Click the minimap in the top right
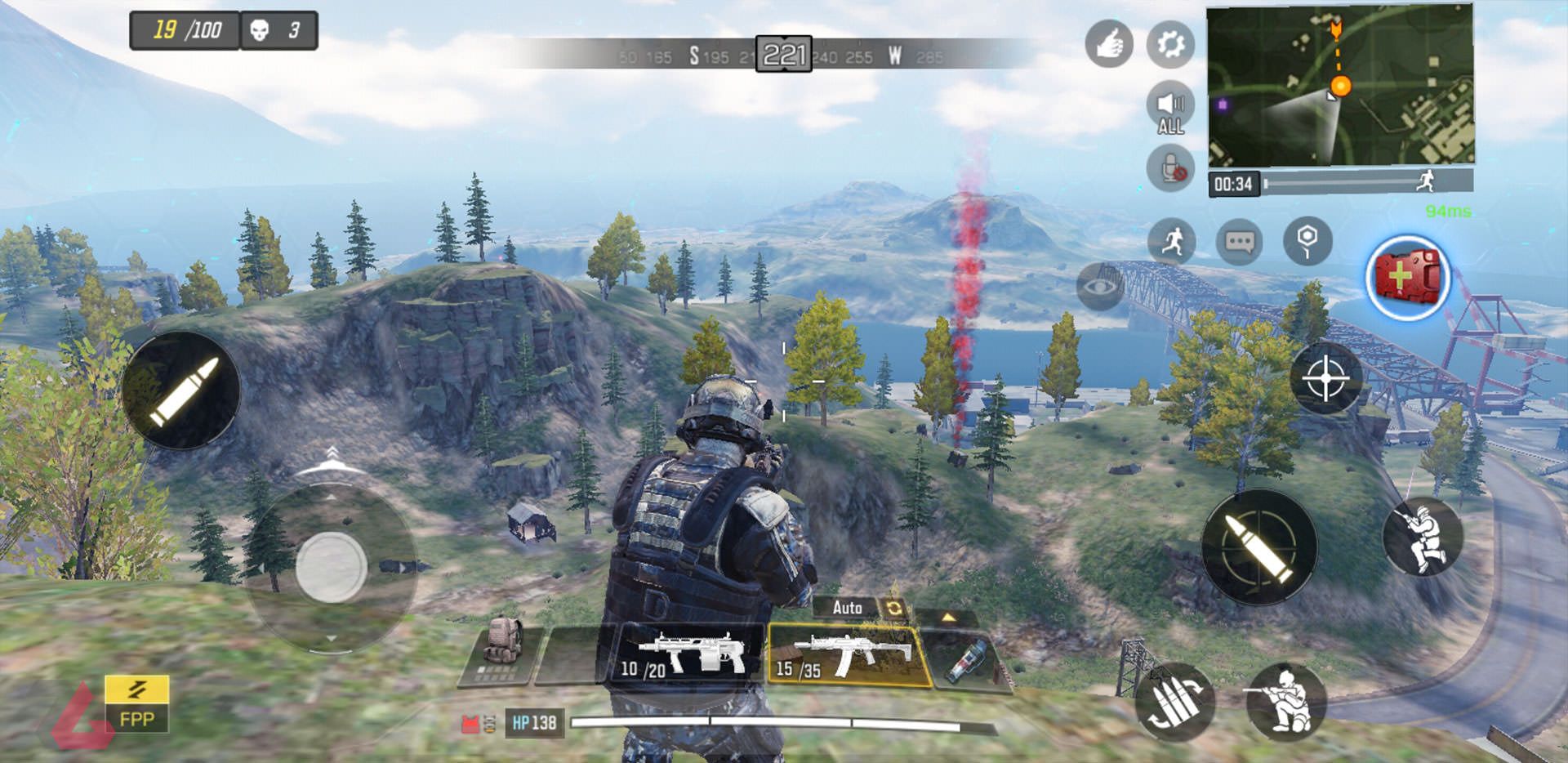1568x763 pixels. pyautogui.click(x=1339, y=86)
